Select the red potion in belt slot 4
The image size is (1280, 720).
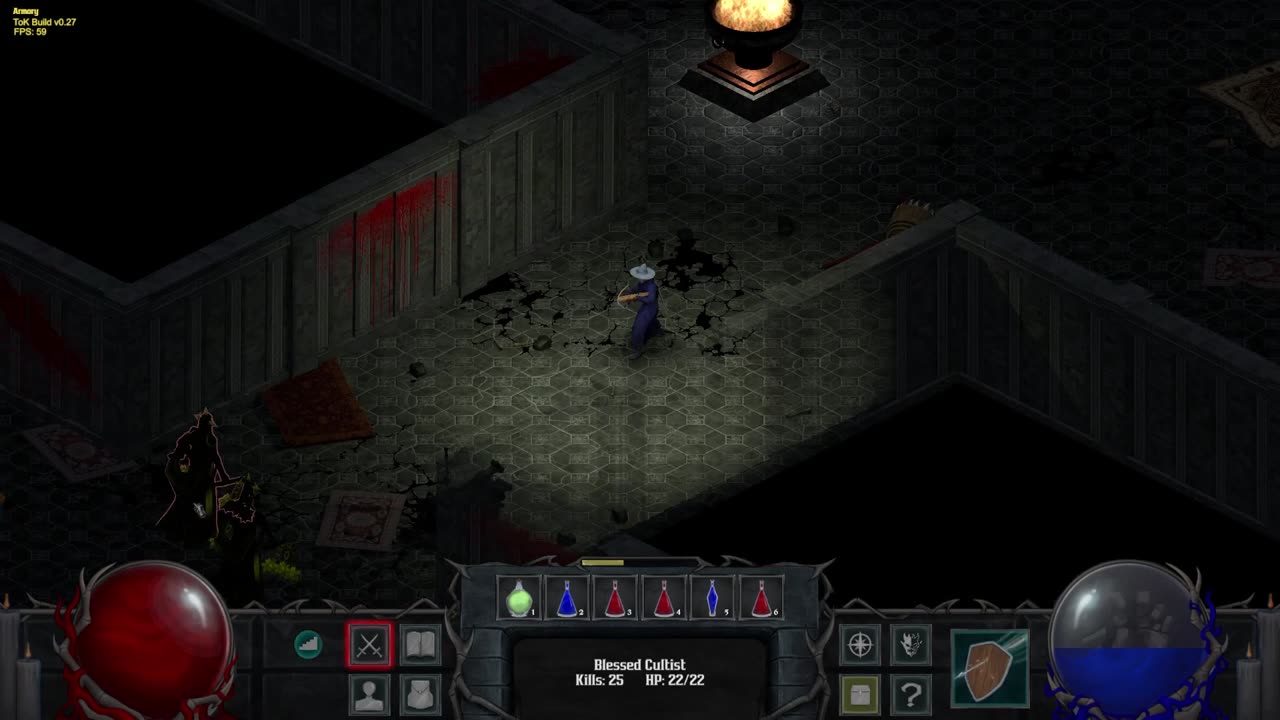coord(664,599)
